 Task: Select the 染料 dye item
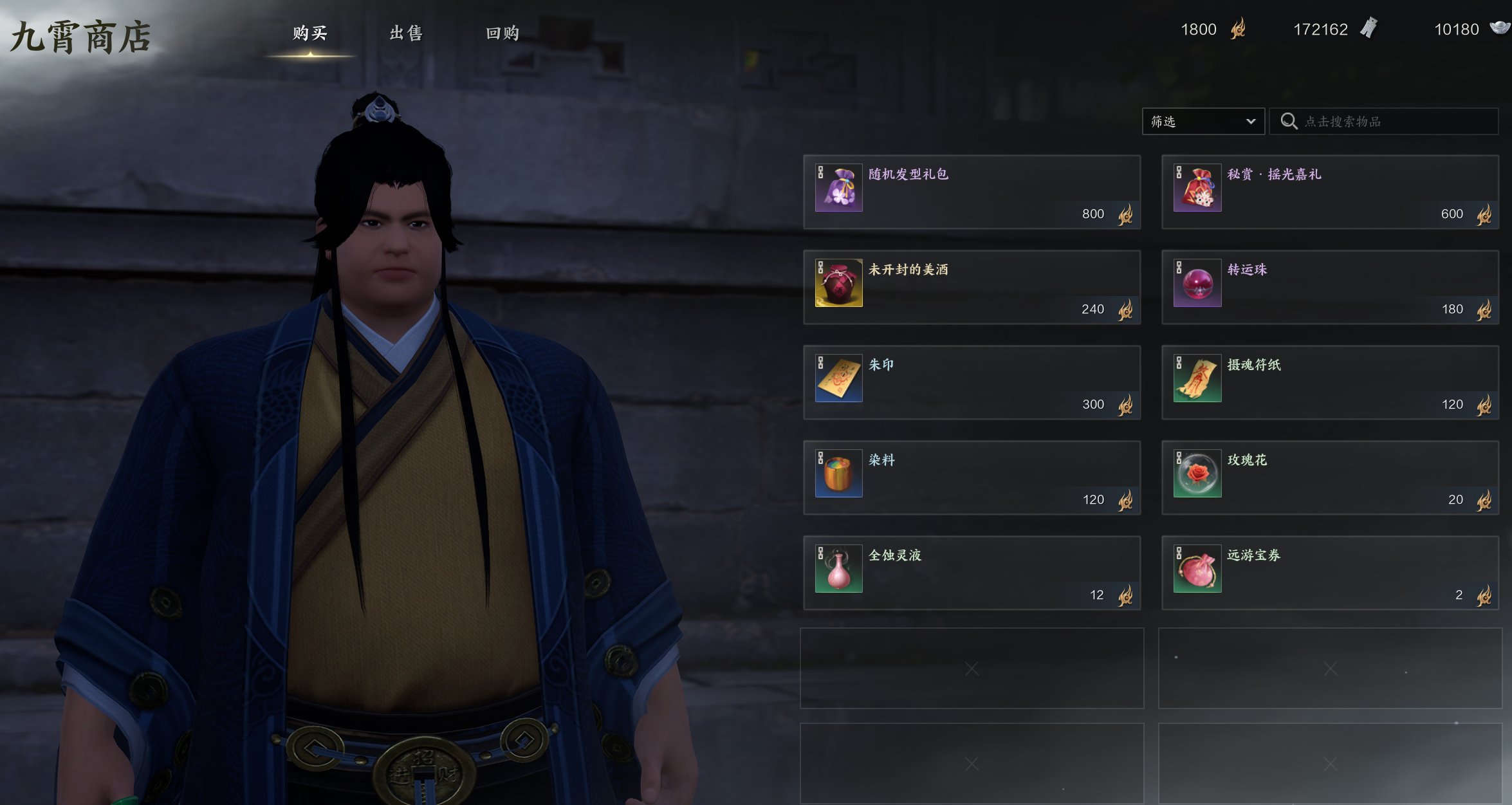coord(972,477)
